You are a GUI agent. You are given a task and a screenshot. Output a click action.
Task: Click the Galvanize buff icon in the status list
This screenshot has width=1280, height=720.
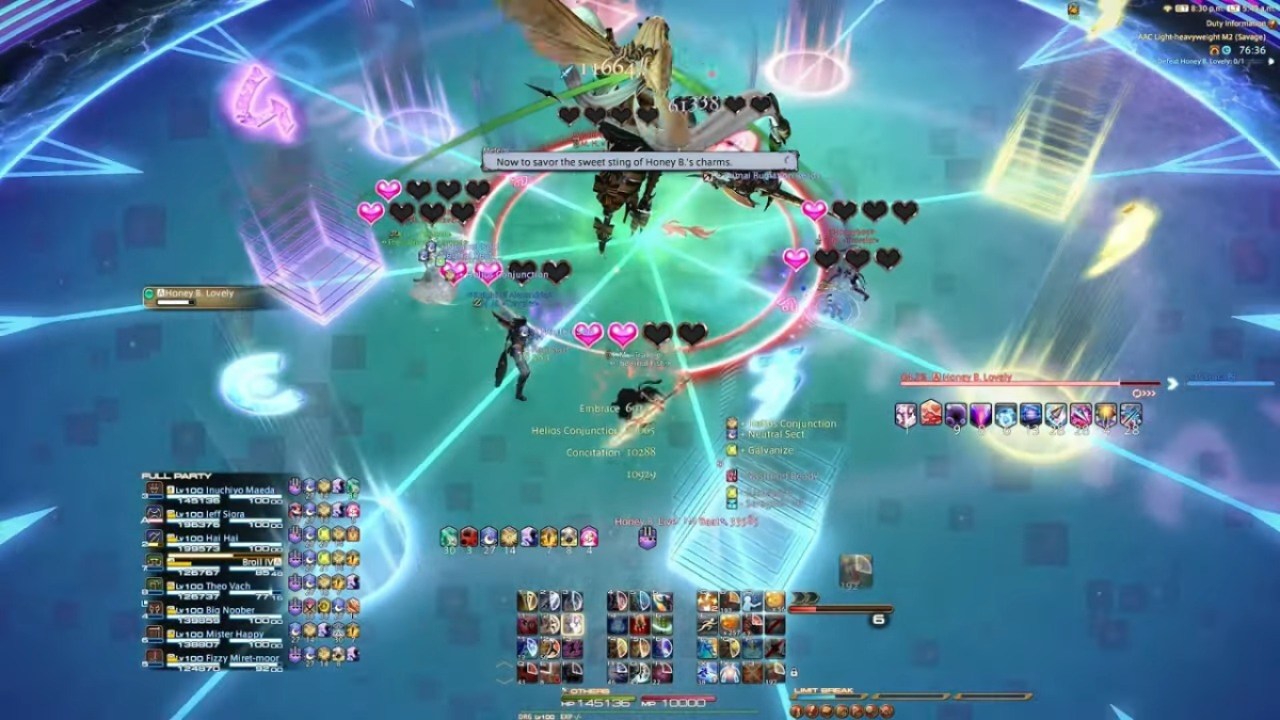click(x=732, y=450)
